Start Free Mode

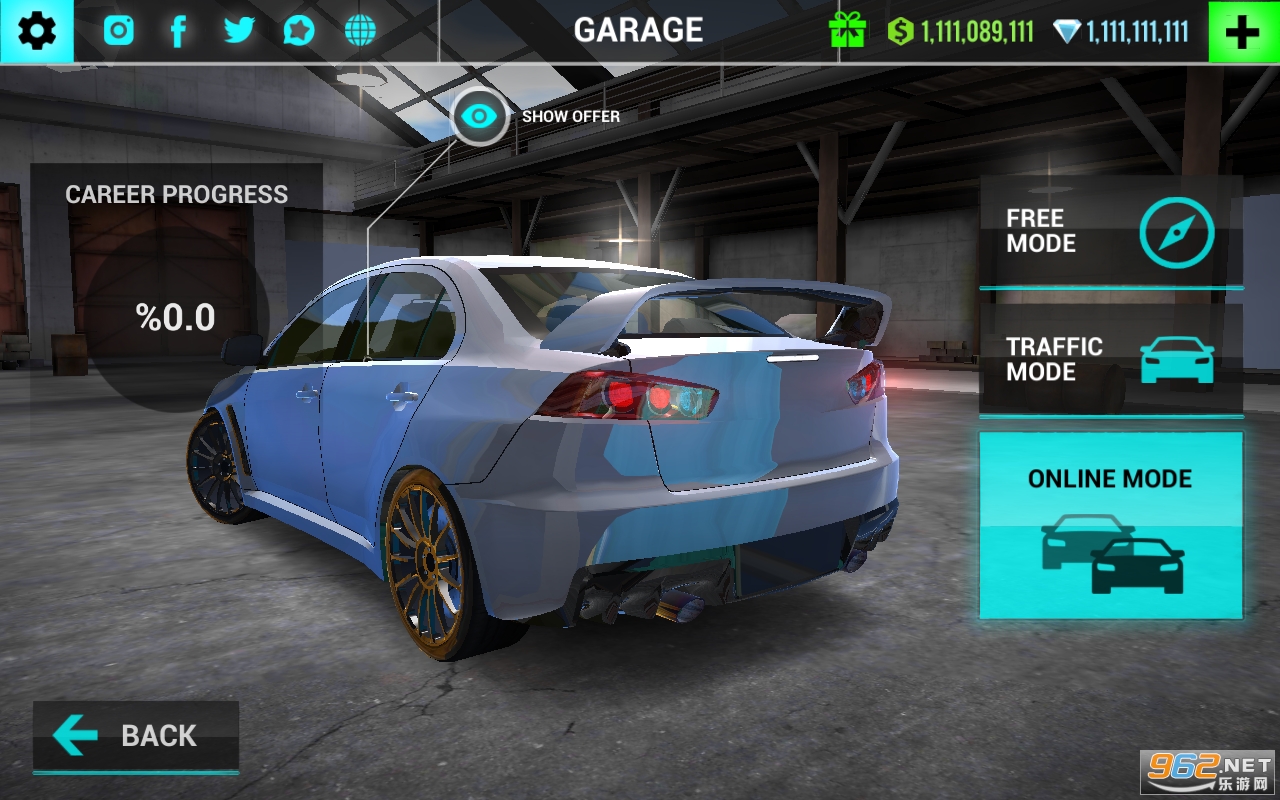pyautogui.click(x=1110, y=232)
